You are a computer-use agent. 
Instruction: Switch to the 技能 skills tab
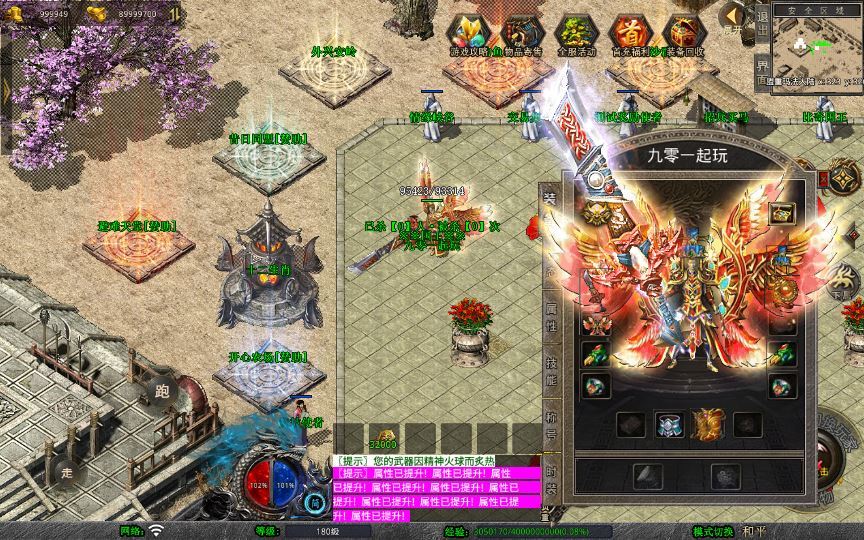(x=550, y=373)
